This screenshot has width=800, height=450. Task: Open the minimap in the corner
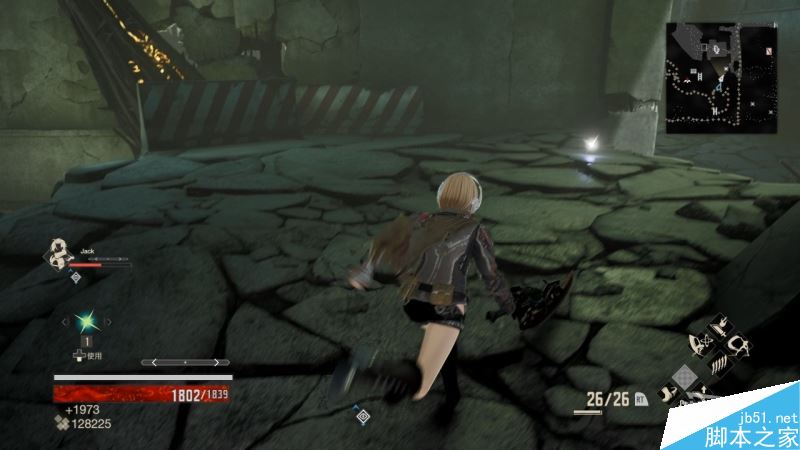click(x=721, y=78)
